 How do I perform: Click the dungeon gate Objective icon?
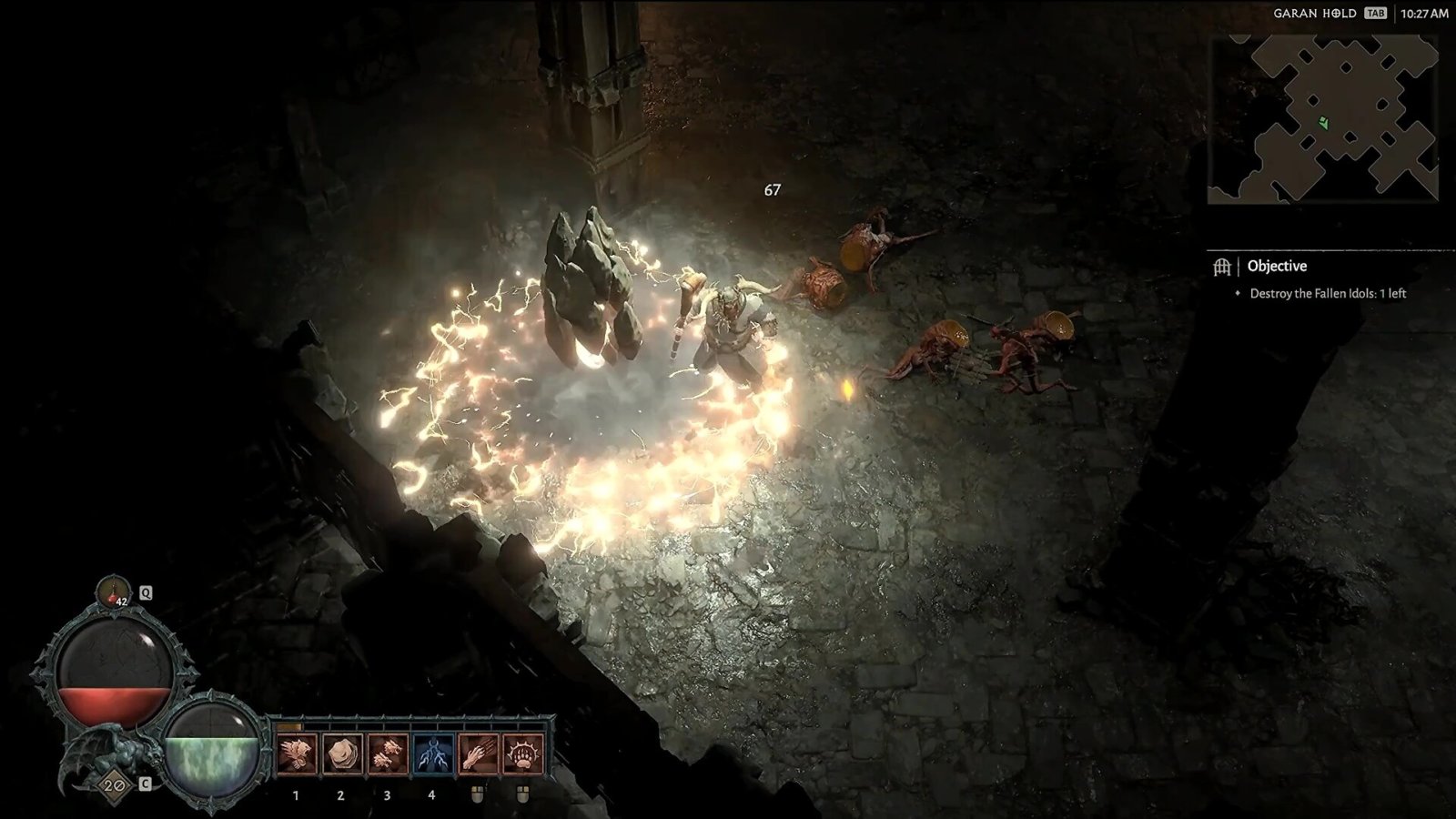click(x=1222, y=266)
